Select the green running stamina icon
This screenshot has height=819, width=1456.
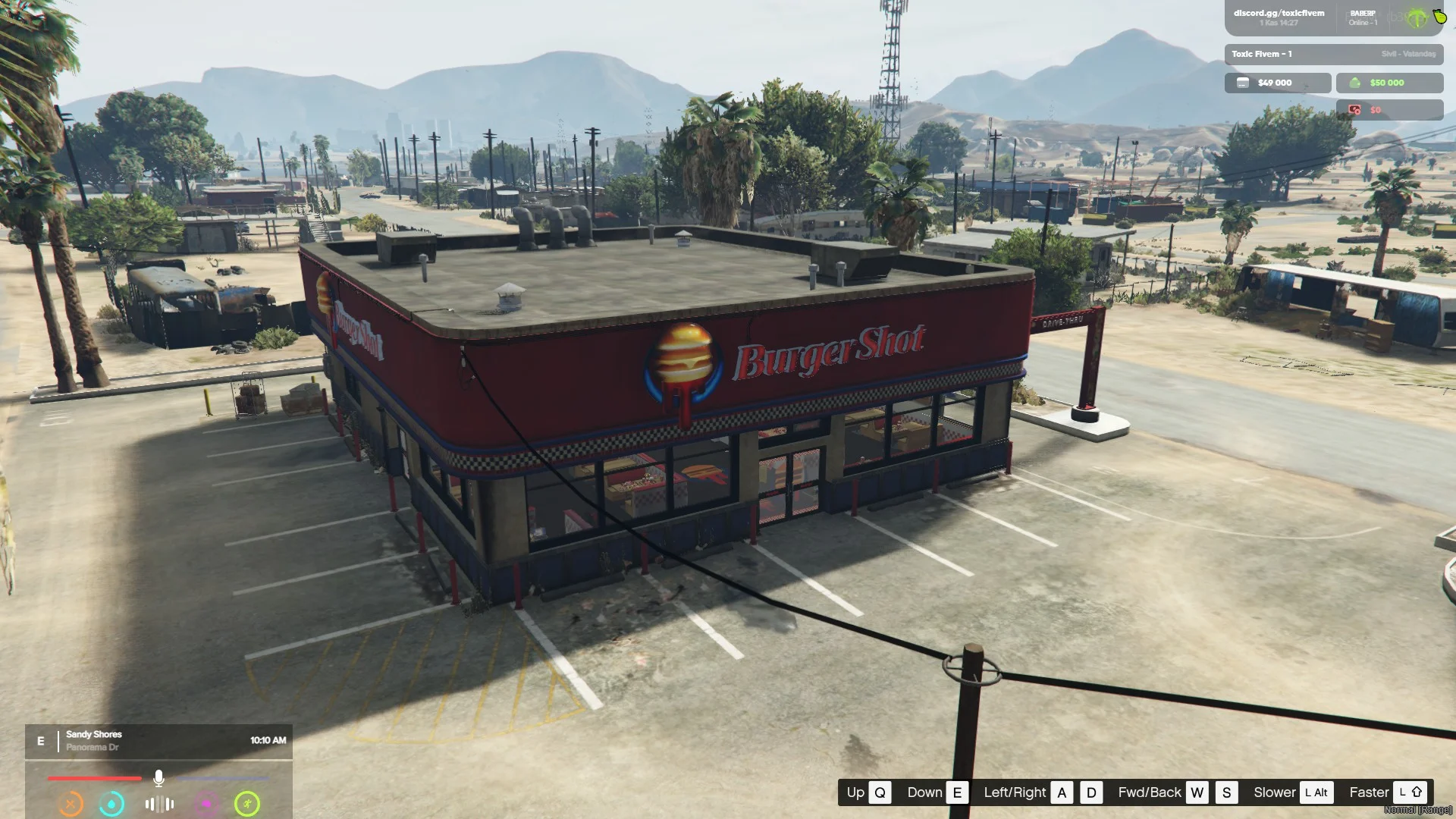pyautogui.click(x=247, y=804)
